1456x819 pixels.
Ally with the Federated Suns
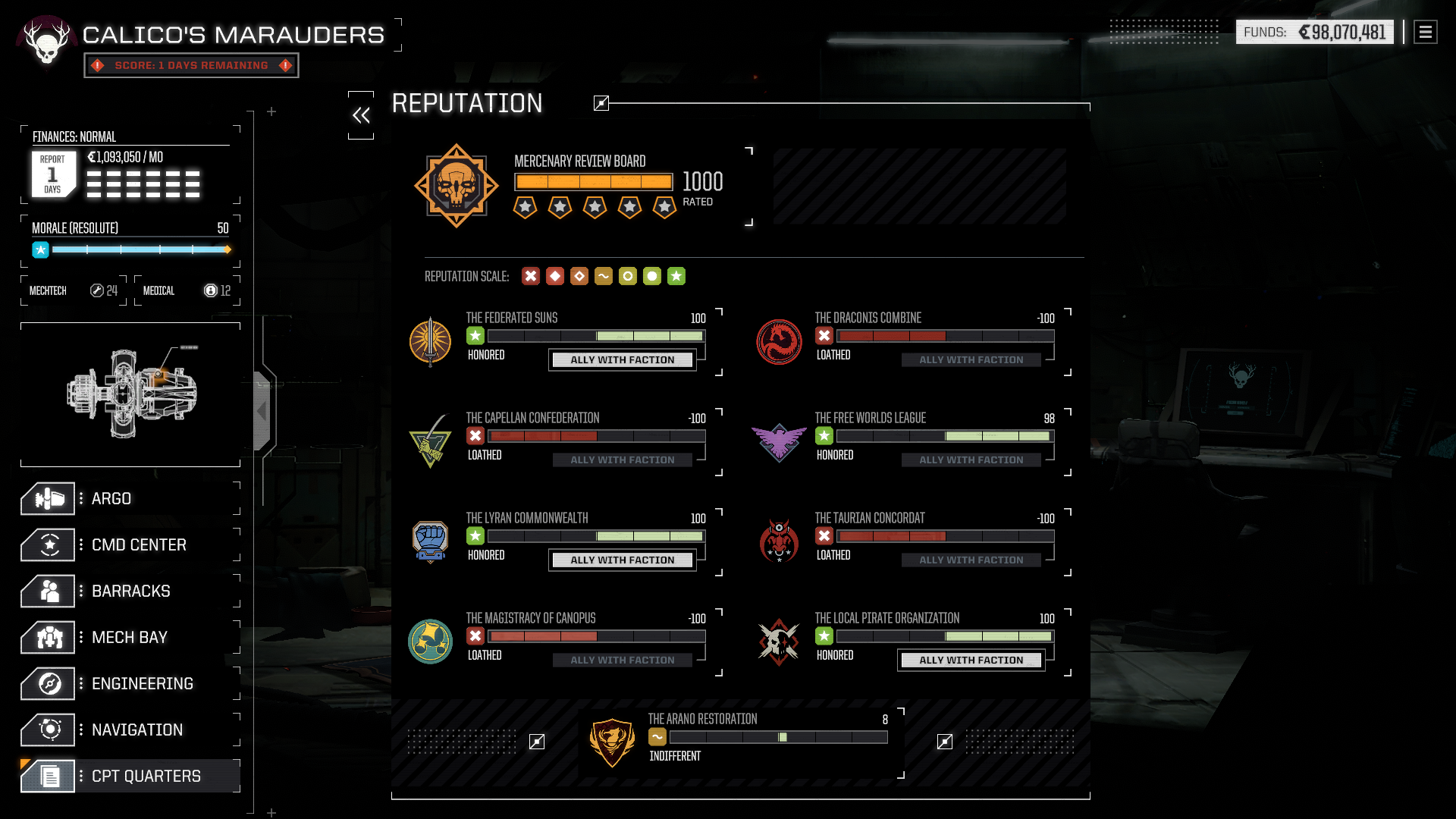tap(622, 360)
